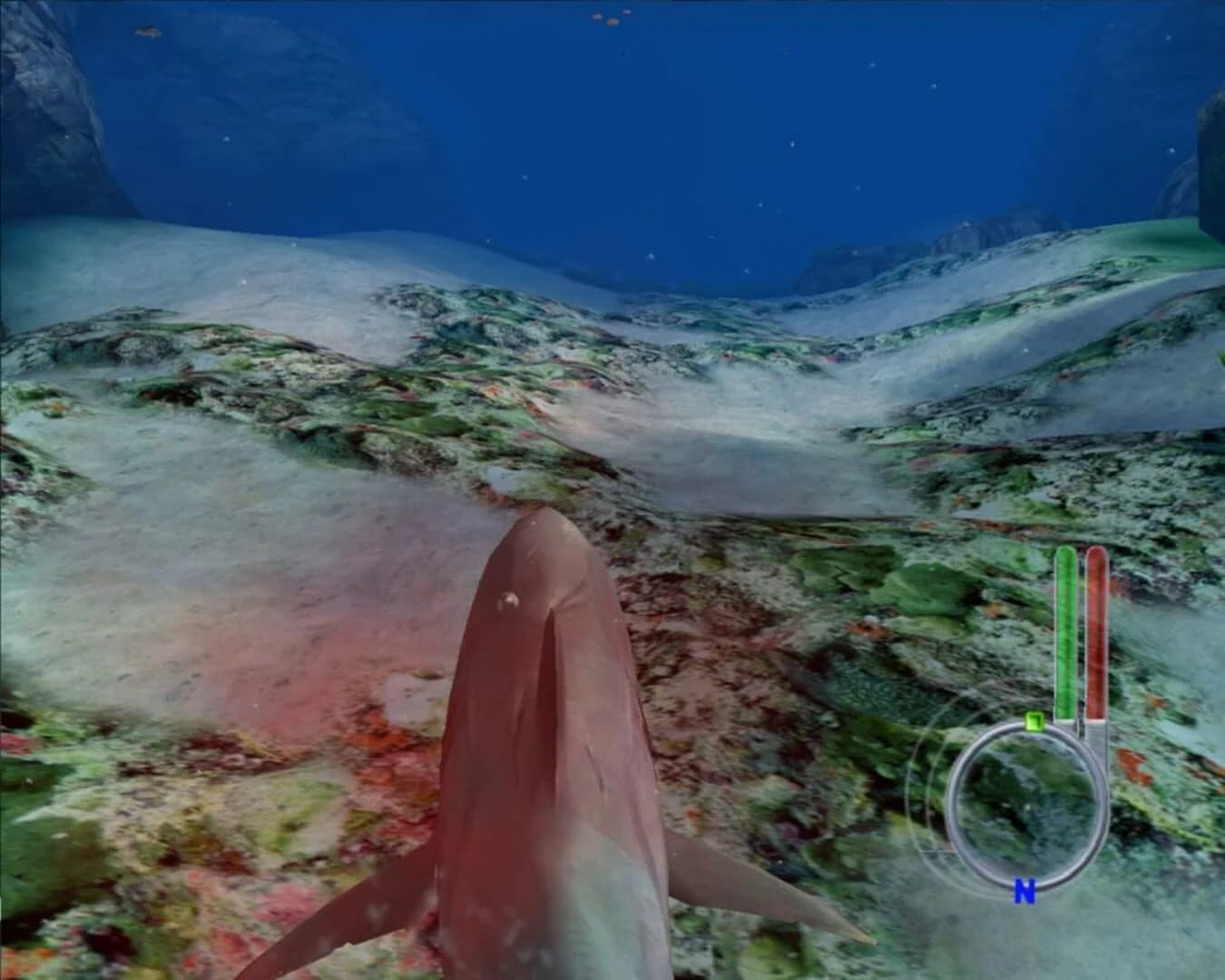Select the green objective marker on the compass
This screenshot has width=1225, height=980.
(x=1033, y=721)
